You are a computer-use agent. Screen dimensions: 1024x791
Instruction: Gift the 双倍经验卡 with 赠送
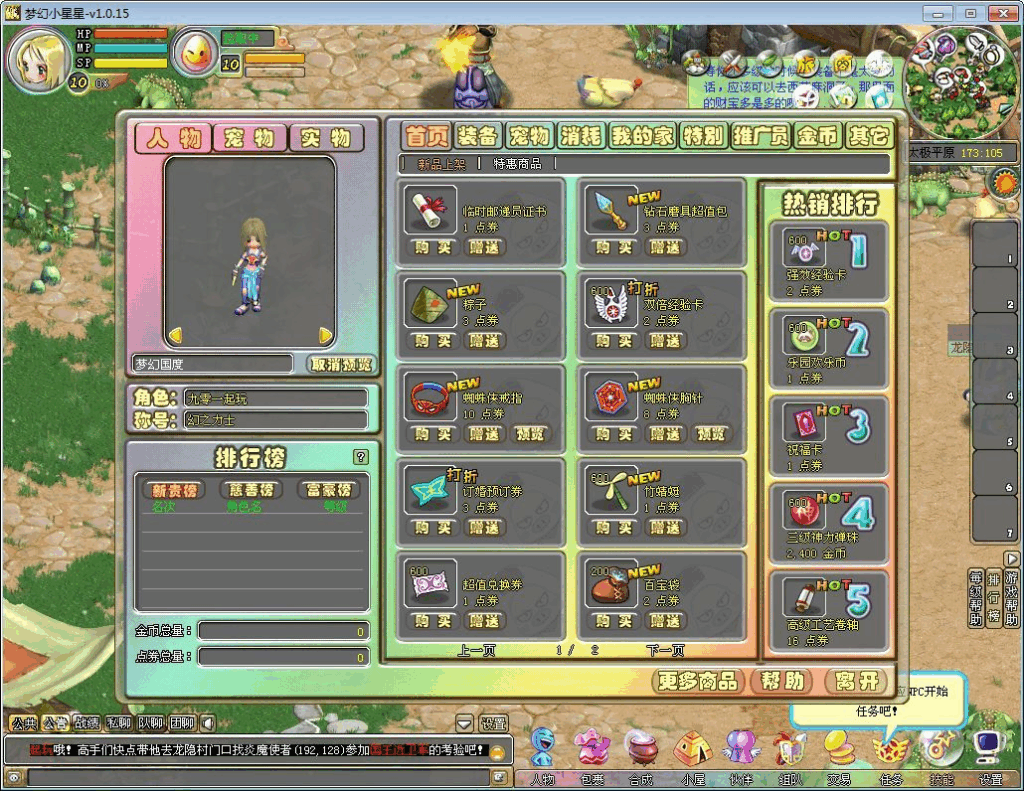click(x=665, y=341)
